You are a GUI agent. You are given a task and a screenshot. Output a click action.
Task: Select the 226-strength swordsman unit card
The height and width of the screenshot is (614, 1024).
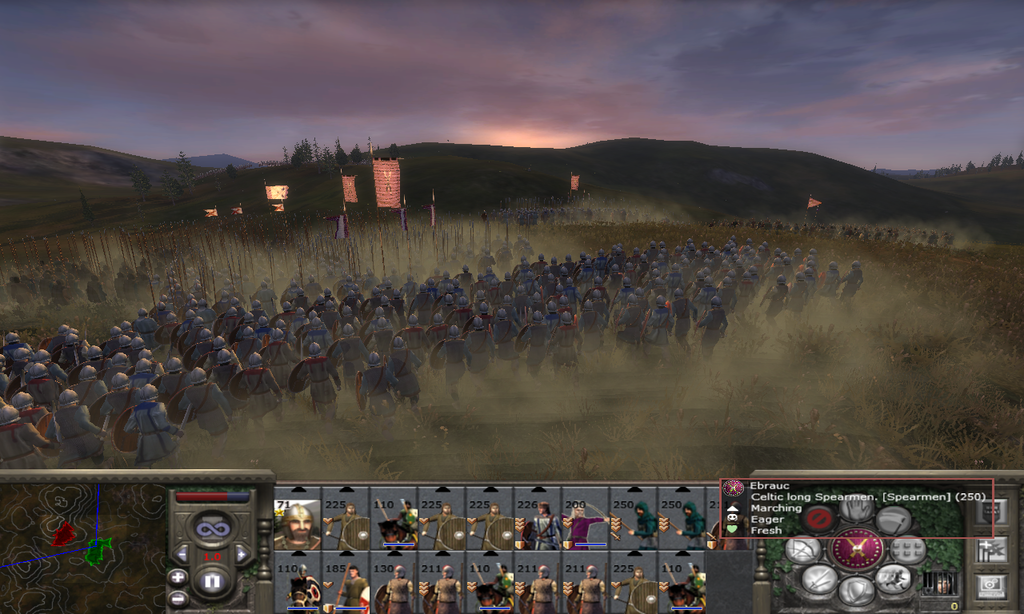pos(538,522)
